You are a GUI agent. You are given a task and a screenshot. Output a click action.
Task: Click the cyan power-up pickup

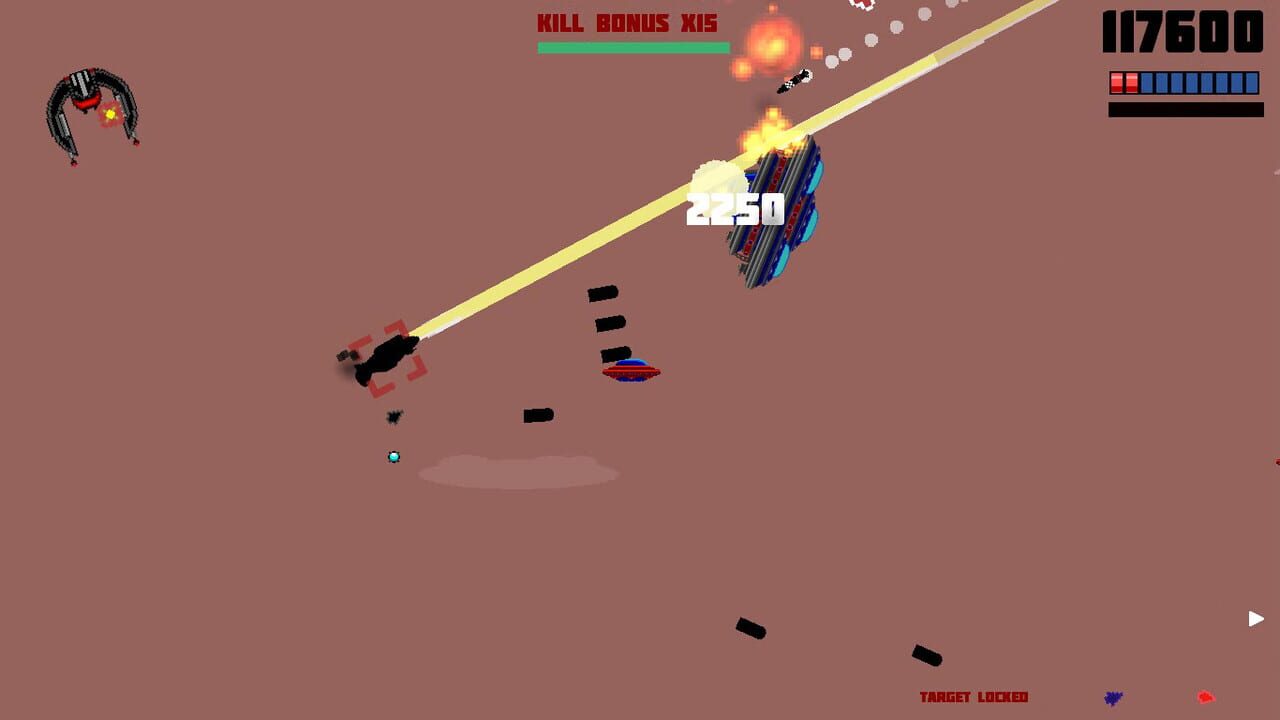coord(393,456)
